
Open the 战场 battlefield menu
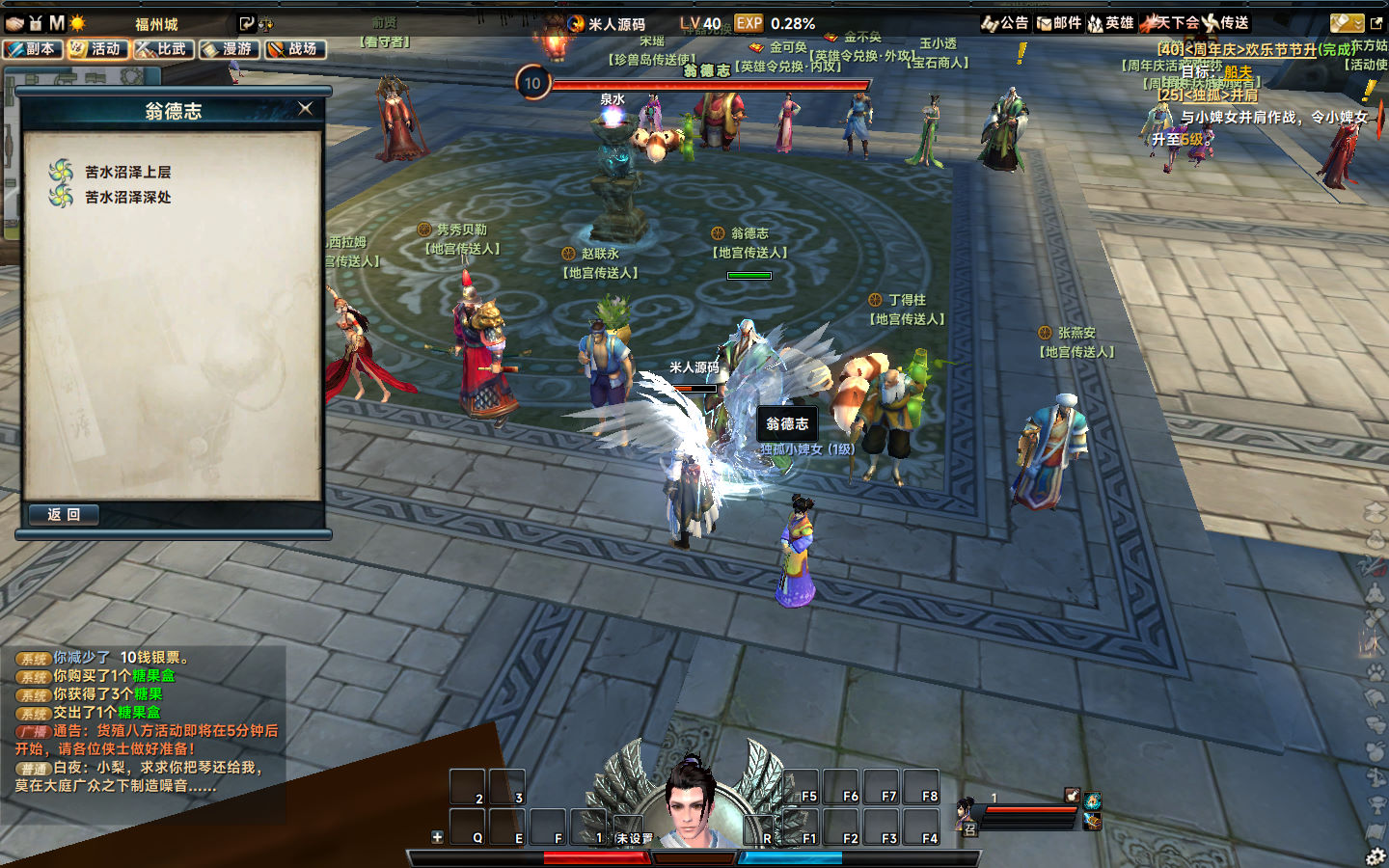[295, 49]
